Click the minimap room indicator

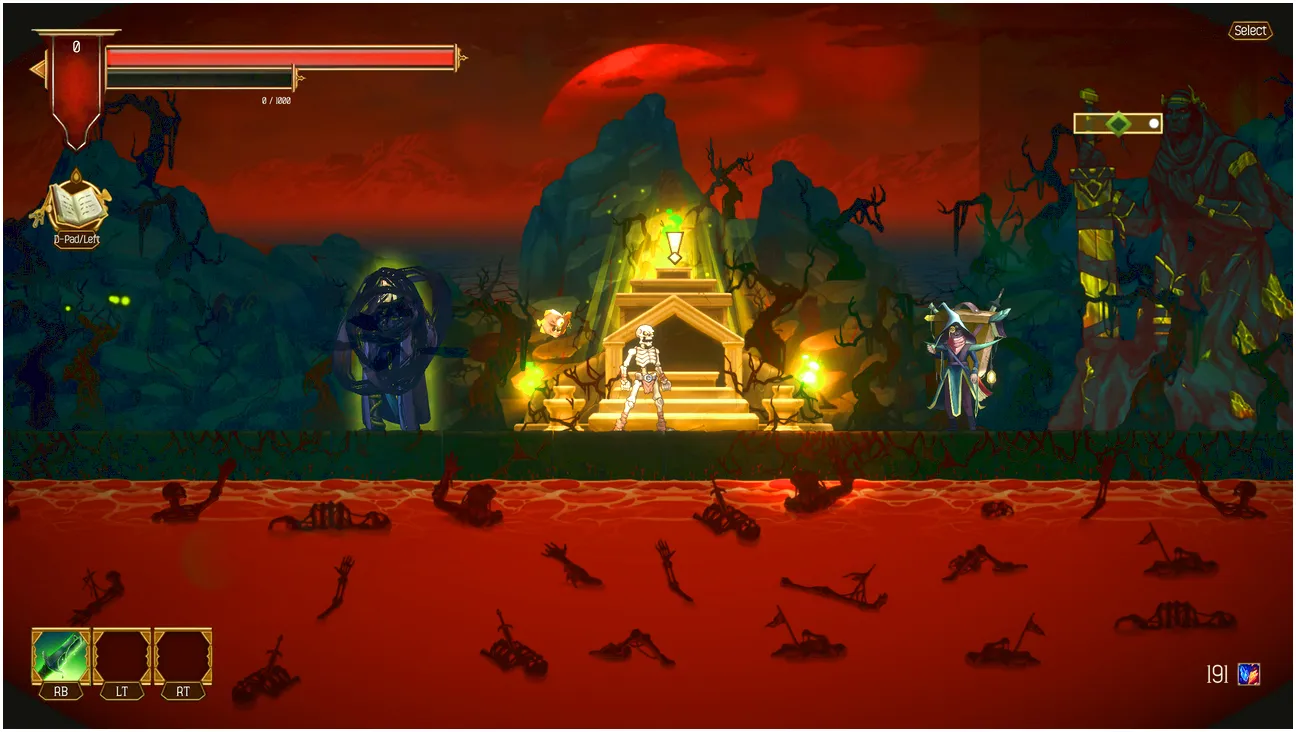(1118, 124)
